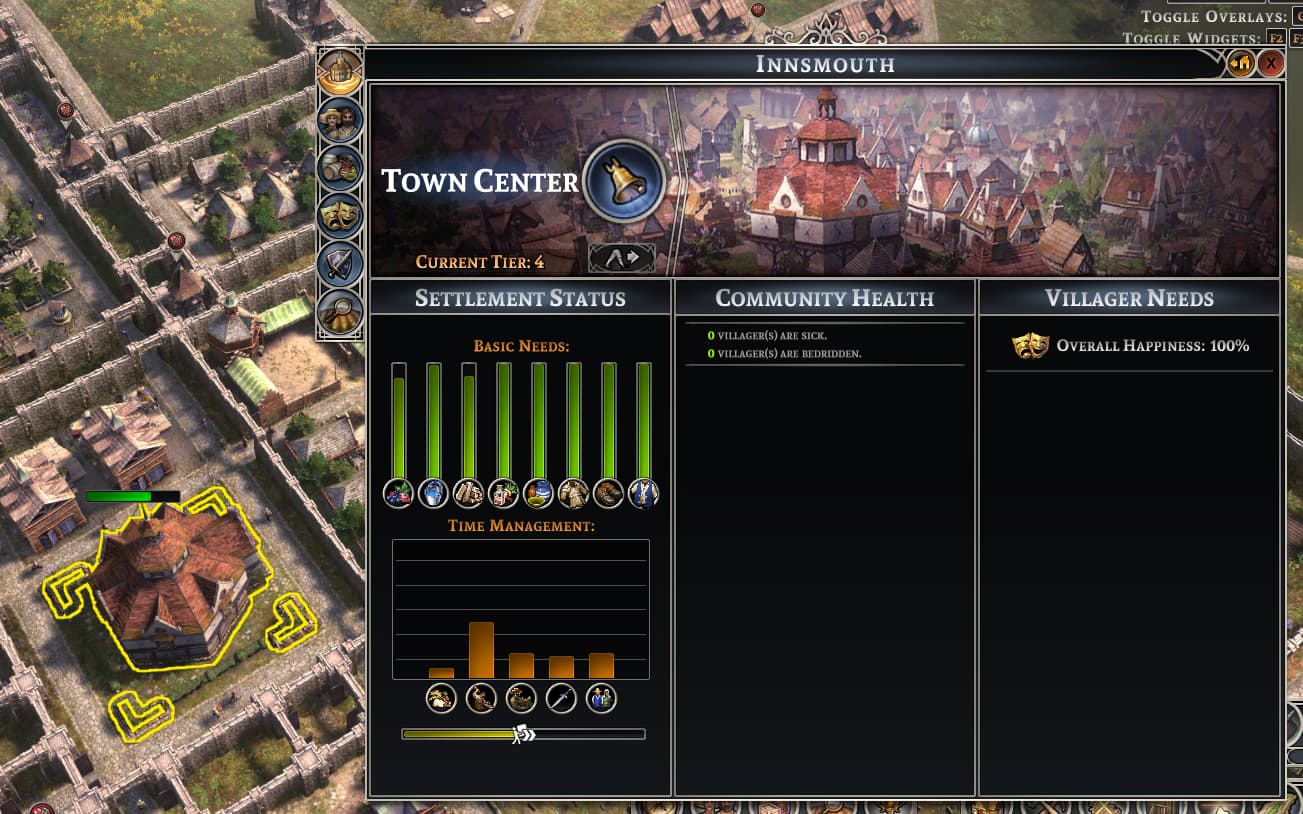Click the sword time management icon
Image resolution: width=1303 pixels, height=814 pixels.
pos(561,698)
